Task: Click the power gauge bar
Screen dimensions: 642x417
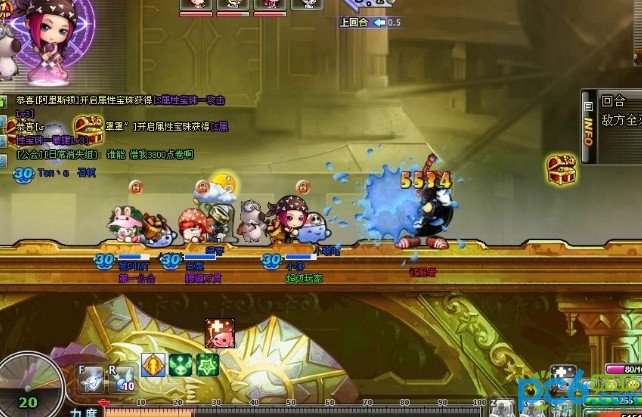Action: 300,411
